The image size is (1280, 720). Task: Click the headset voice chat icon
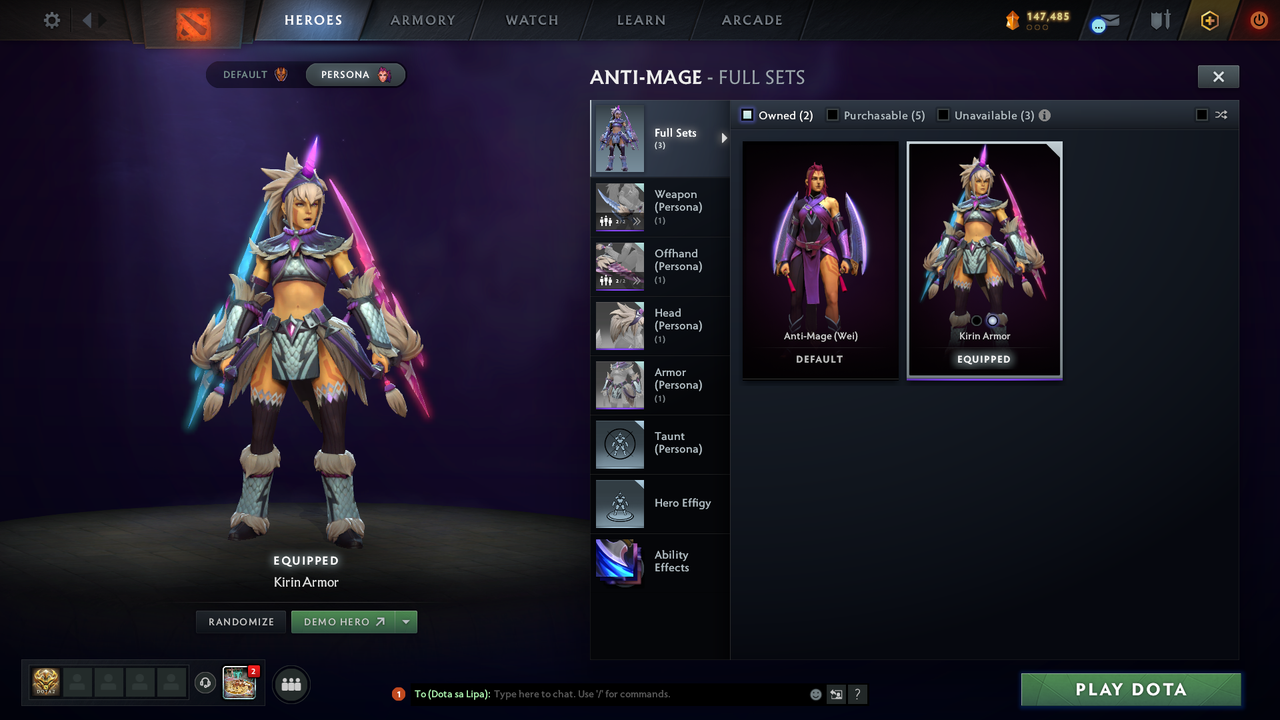[x=207, y=682]
